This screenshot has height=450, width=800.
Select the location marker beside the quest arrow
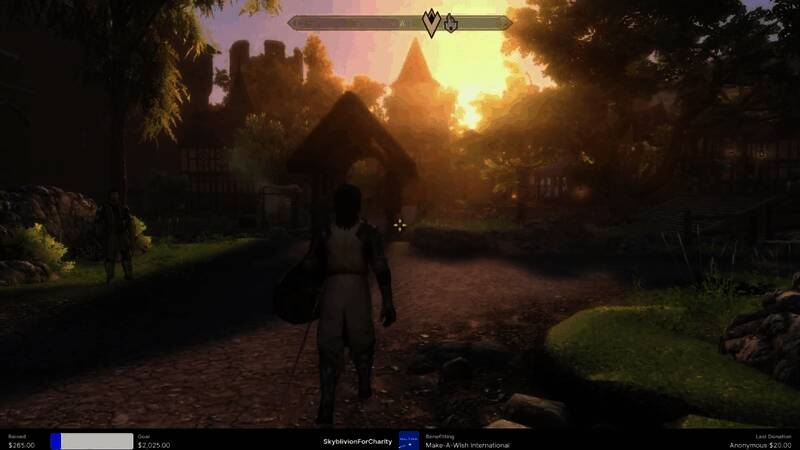click(451, 22)
